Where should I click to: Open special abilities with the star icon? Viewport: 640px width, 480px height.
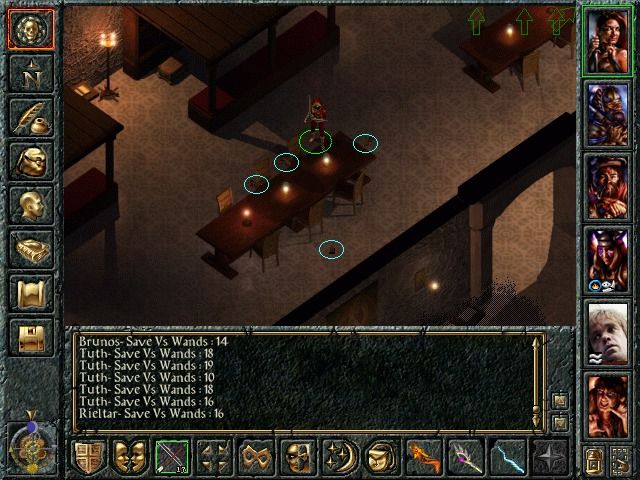click(x=552, y=459)
